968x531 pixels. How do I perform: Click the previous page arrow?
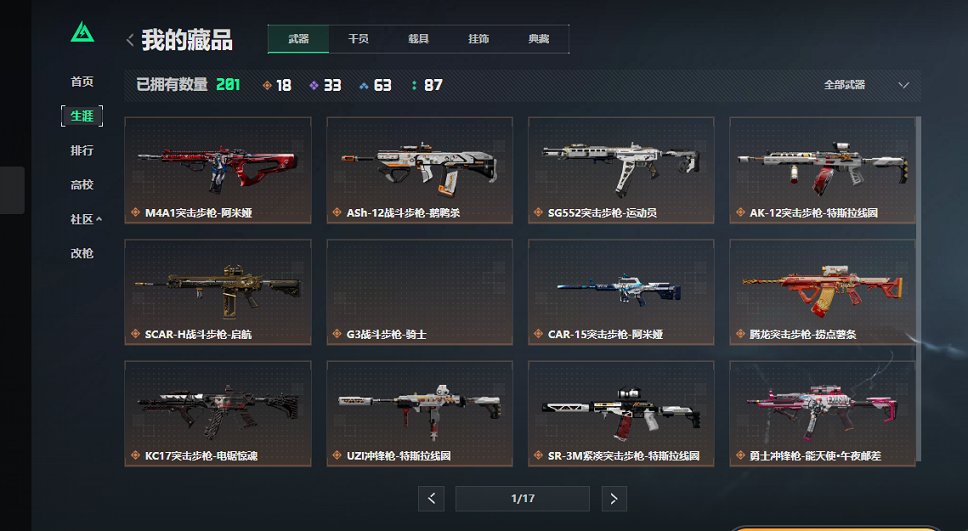[x=431, y=498]
